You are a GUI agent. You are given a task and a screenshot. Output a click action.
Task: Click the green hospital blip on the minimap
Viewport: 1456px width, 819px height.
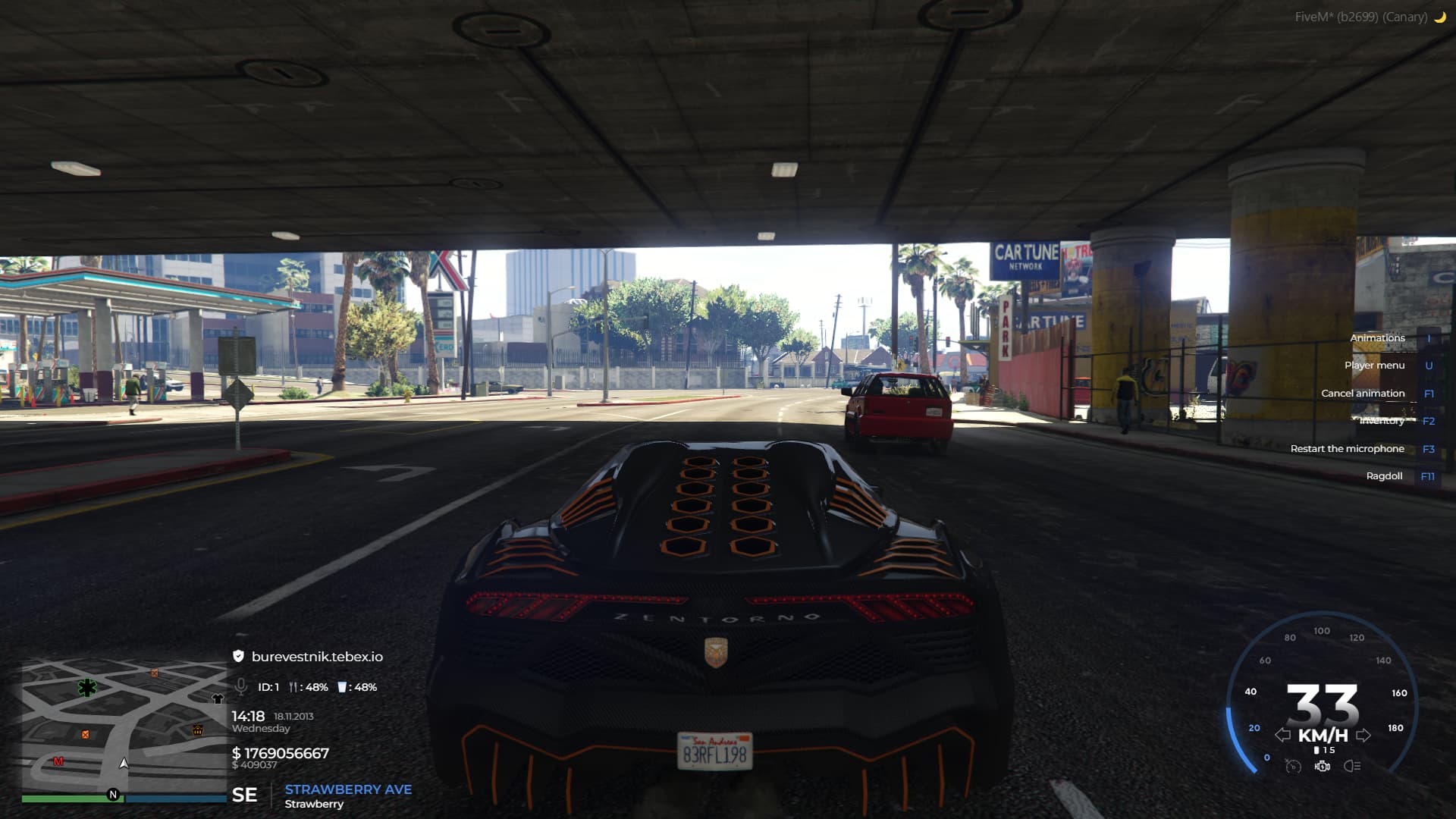(87, 688)
